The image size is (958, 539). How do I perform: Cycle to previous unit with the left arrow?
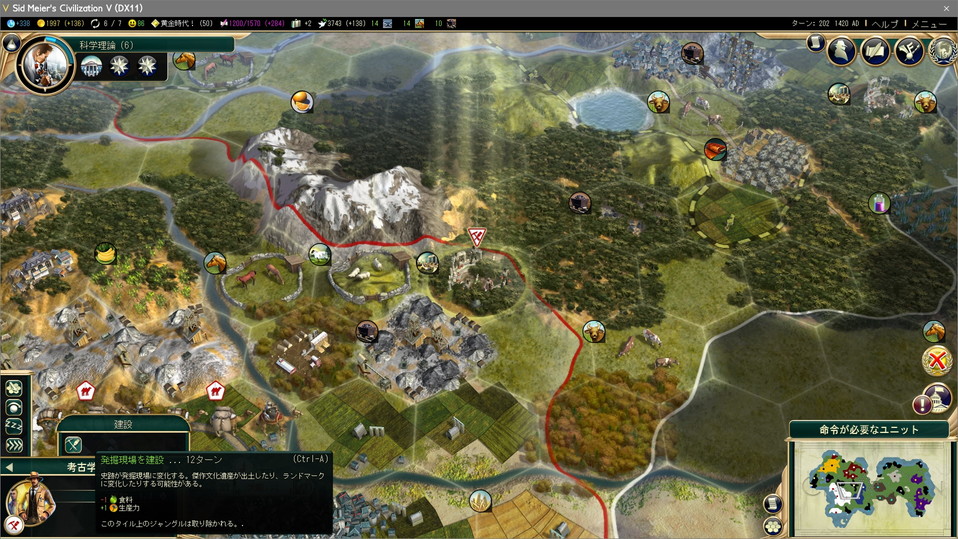click(9, 467)
